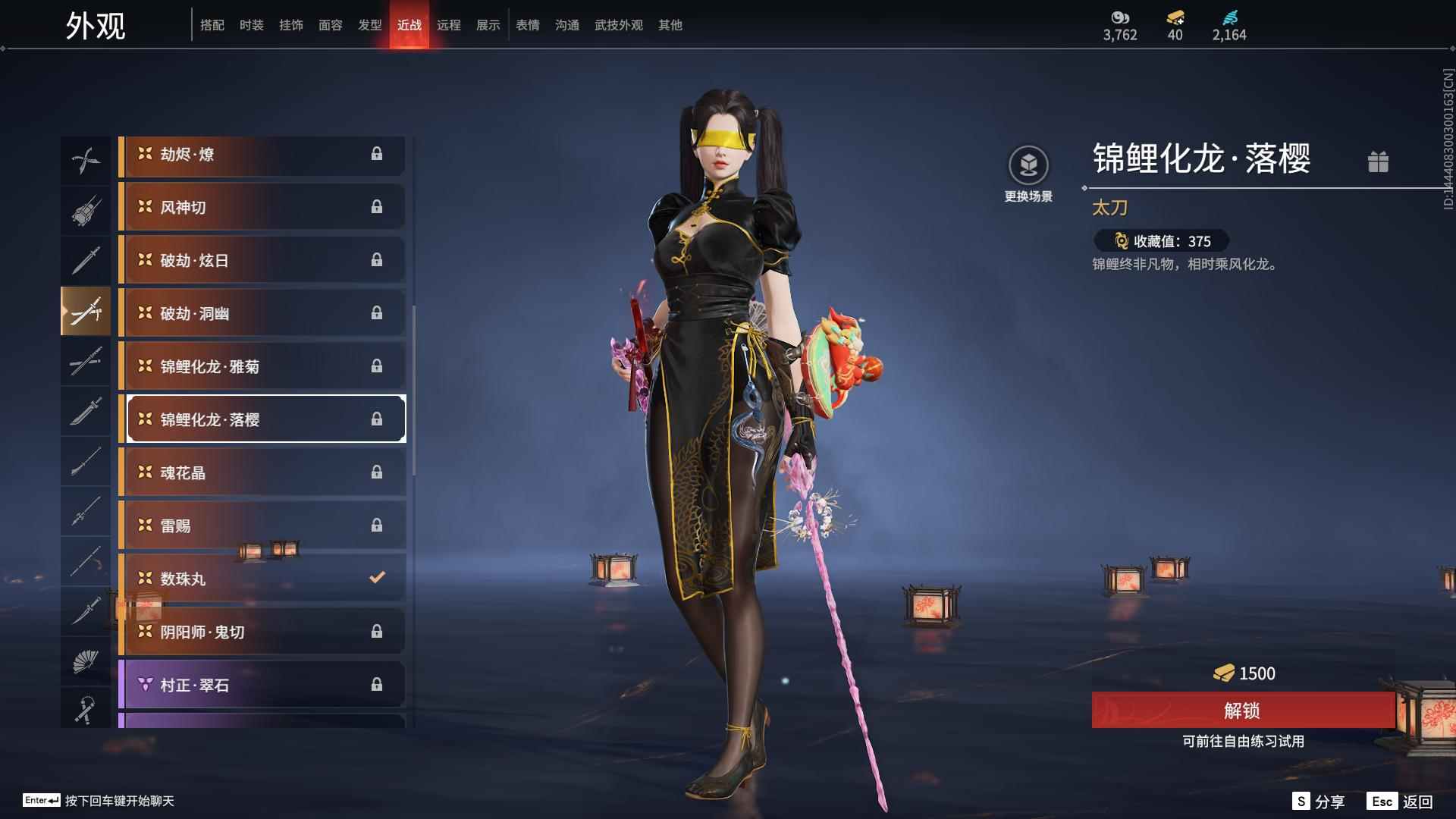Open the 远程 weapons tab
Viewport: 1456px width, 819px height.
point(450,25)
